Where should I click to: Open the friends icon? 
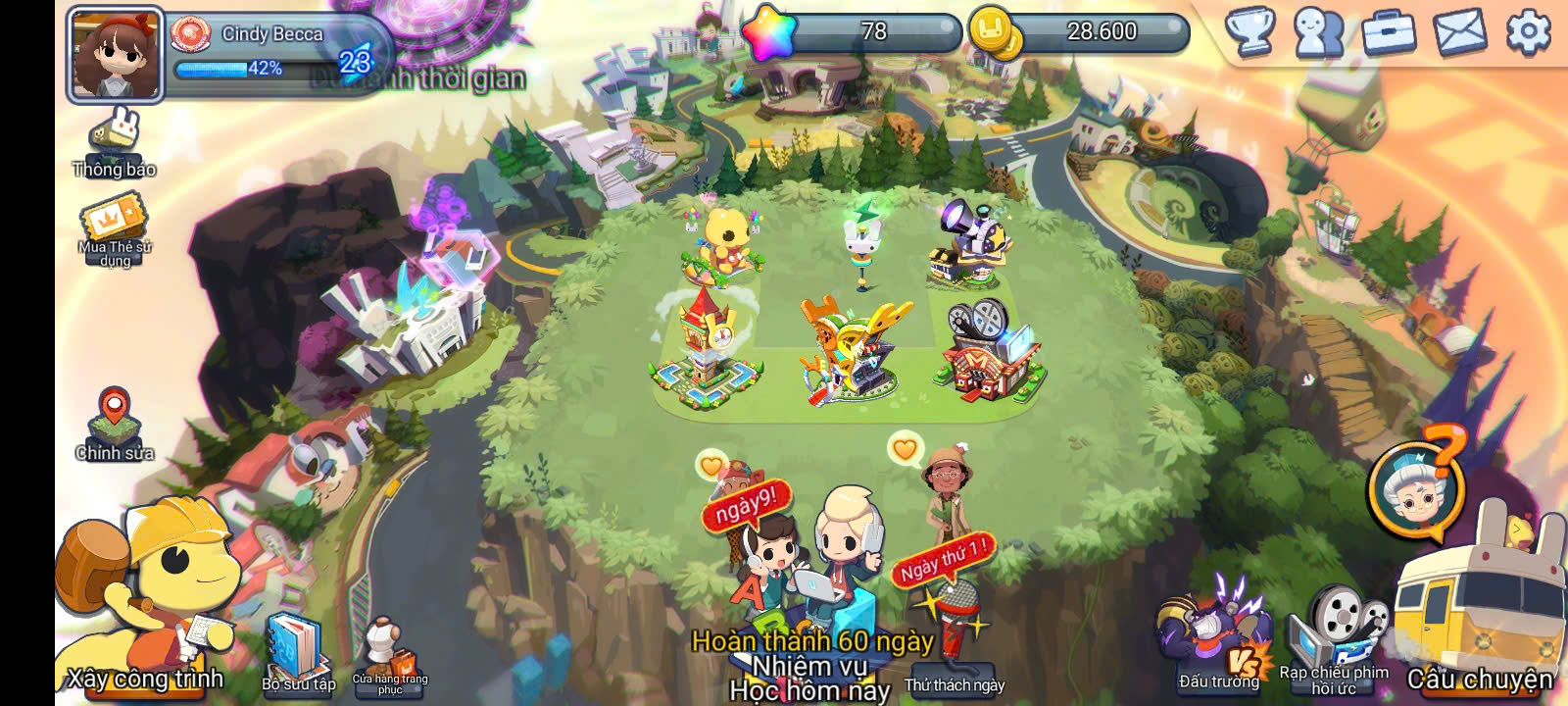[x=1319, y=32]
